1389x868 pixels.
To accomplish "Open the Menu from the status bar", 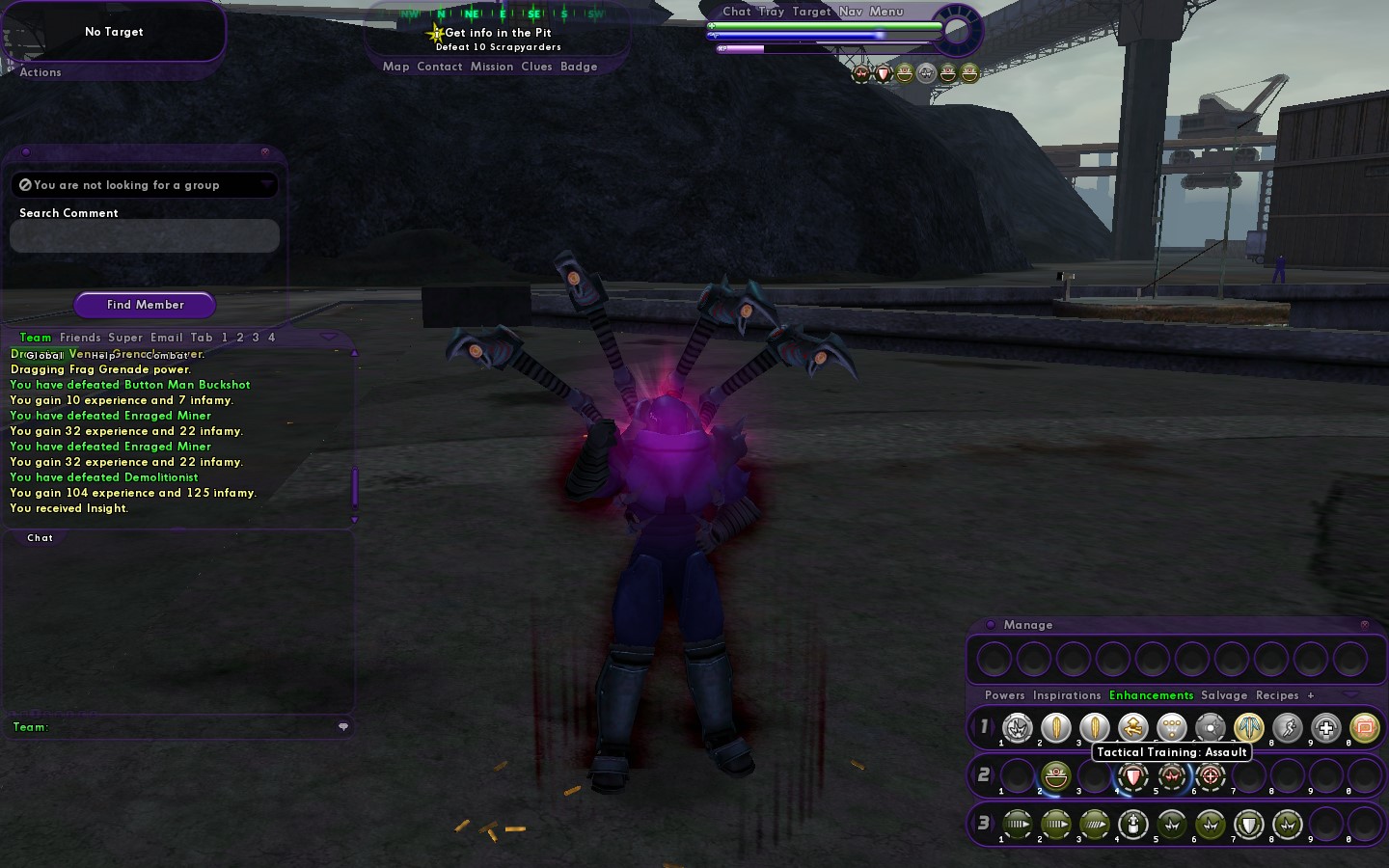I will tap(886, 12).
